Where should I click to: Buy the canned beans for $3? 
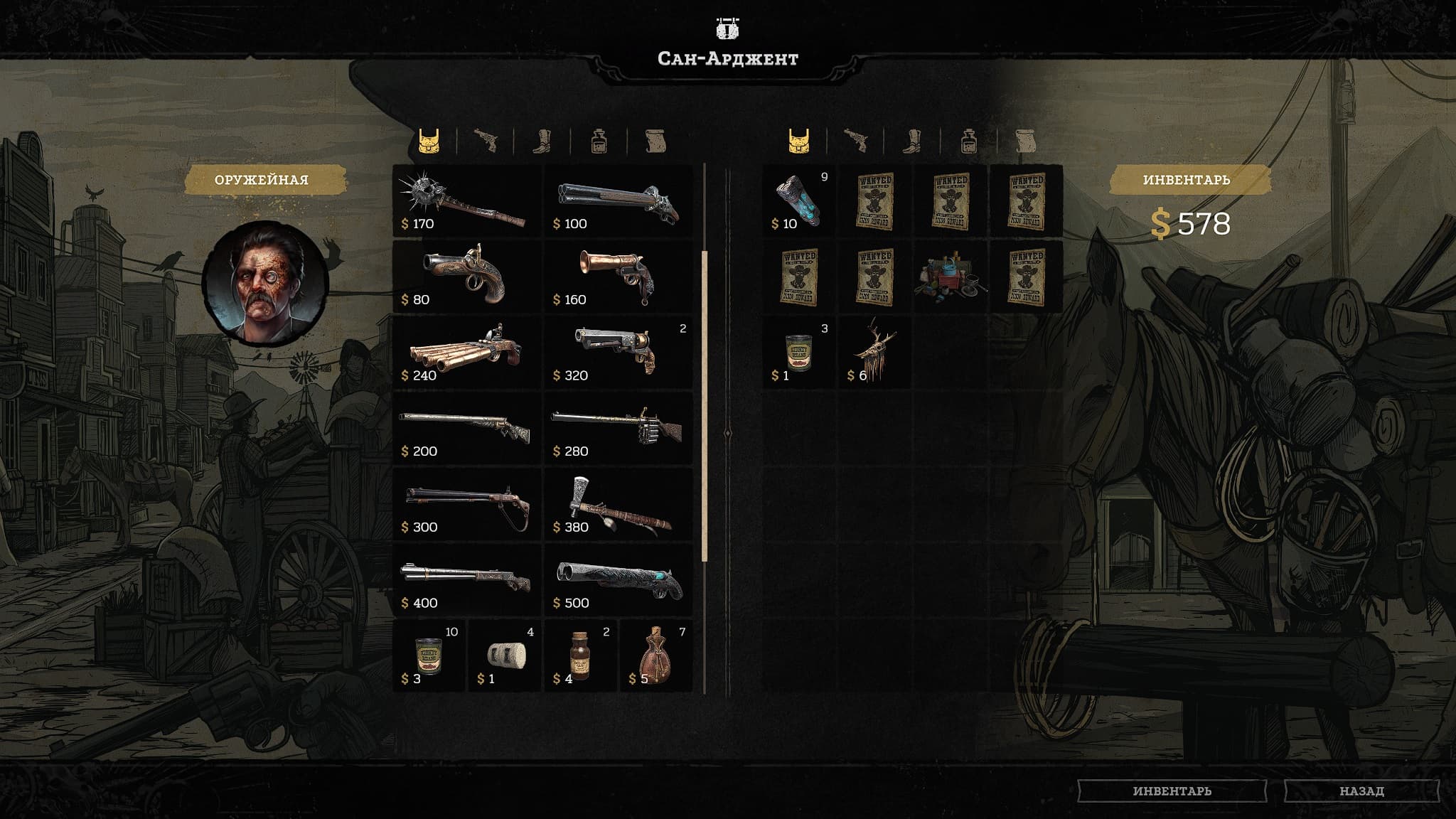pos(429,656)
